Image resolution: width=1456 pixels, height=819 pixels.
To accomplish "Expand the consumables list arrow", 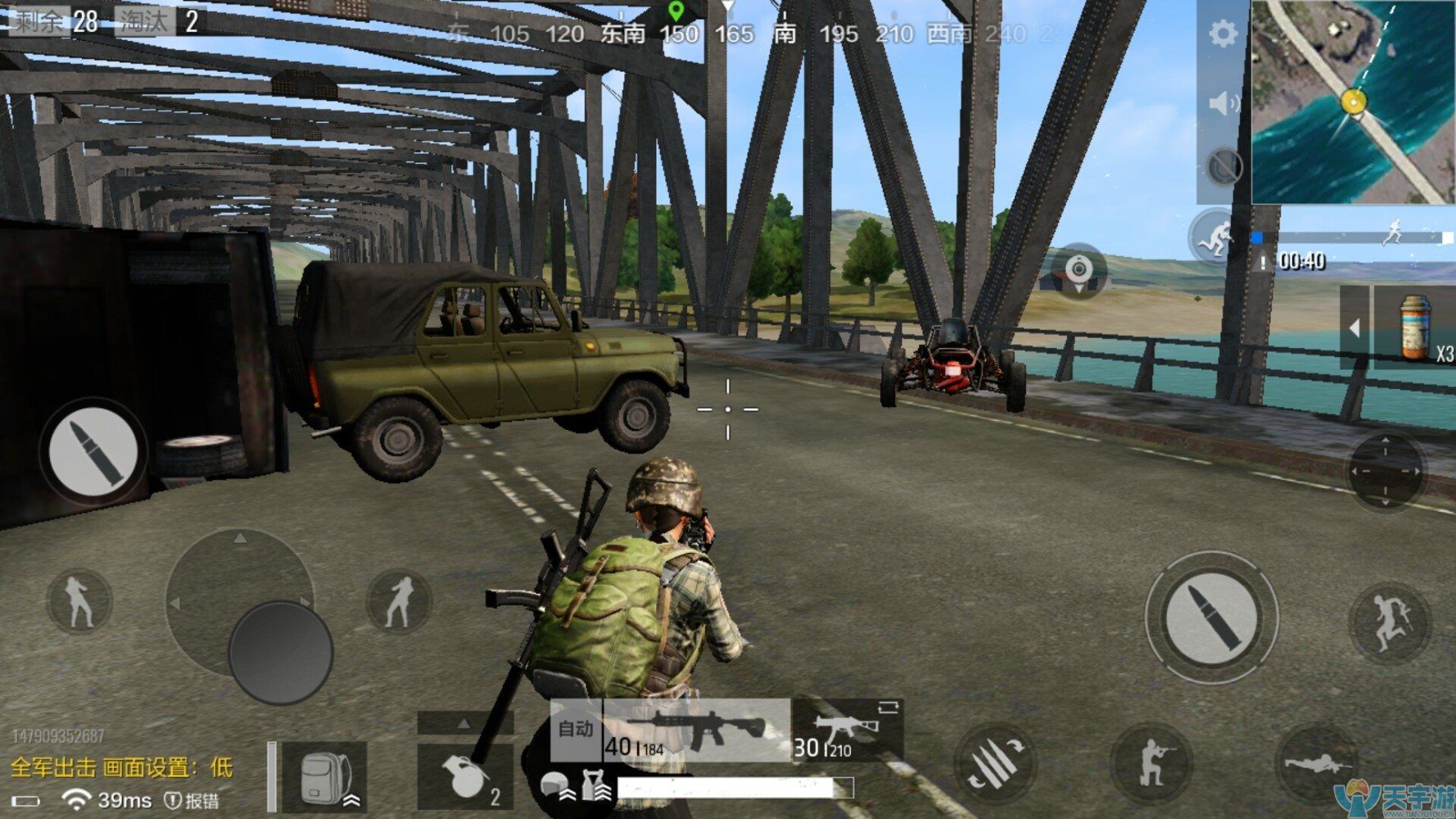I will click(x=1354, y=328).
